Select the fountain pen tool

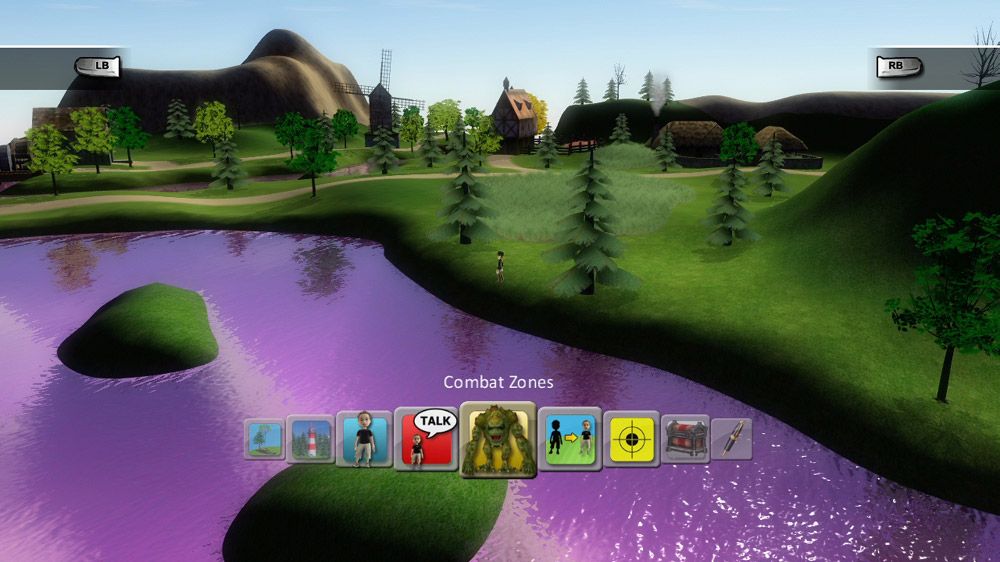pos(732,439)
